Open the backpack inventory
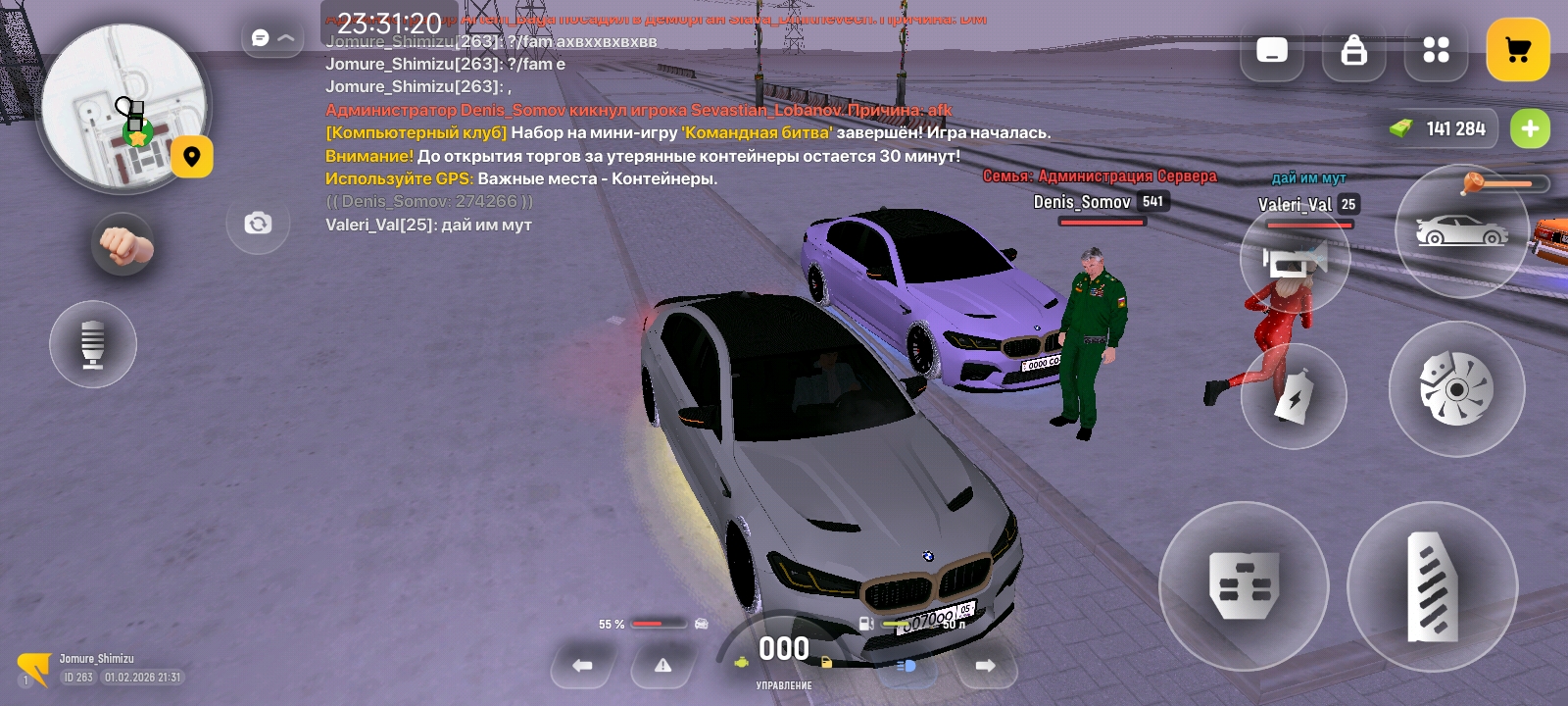The width and height of the screenshot is (1568, 706). coord(1353,50)
